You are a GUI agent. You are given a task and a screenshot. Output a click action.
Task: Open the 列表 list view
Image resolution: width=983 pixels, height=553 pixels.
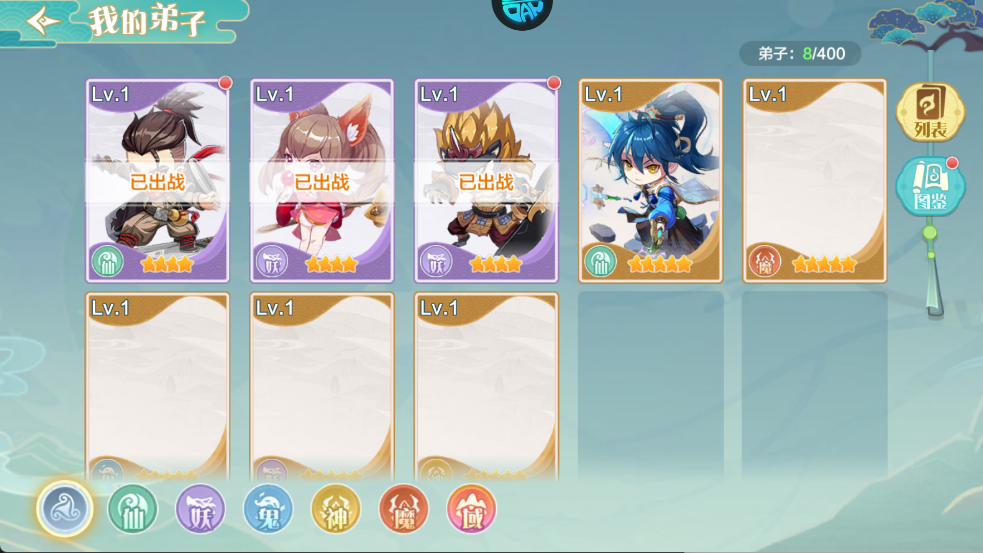(x=929, y=111)
